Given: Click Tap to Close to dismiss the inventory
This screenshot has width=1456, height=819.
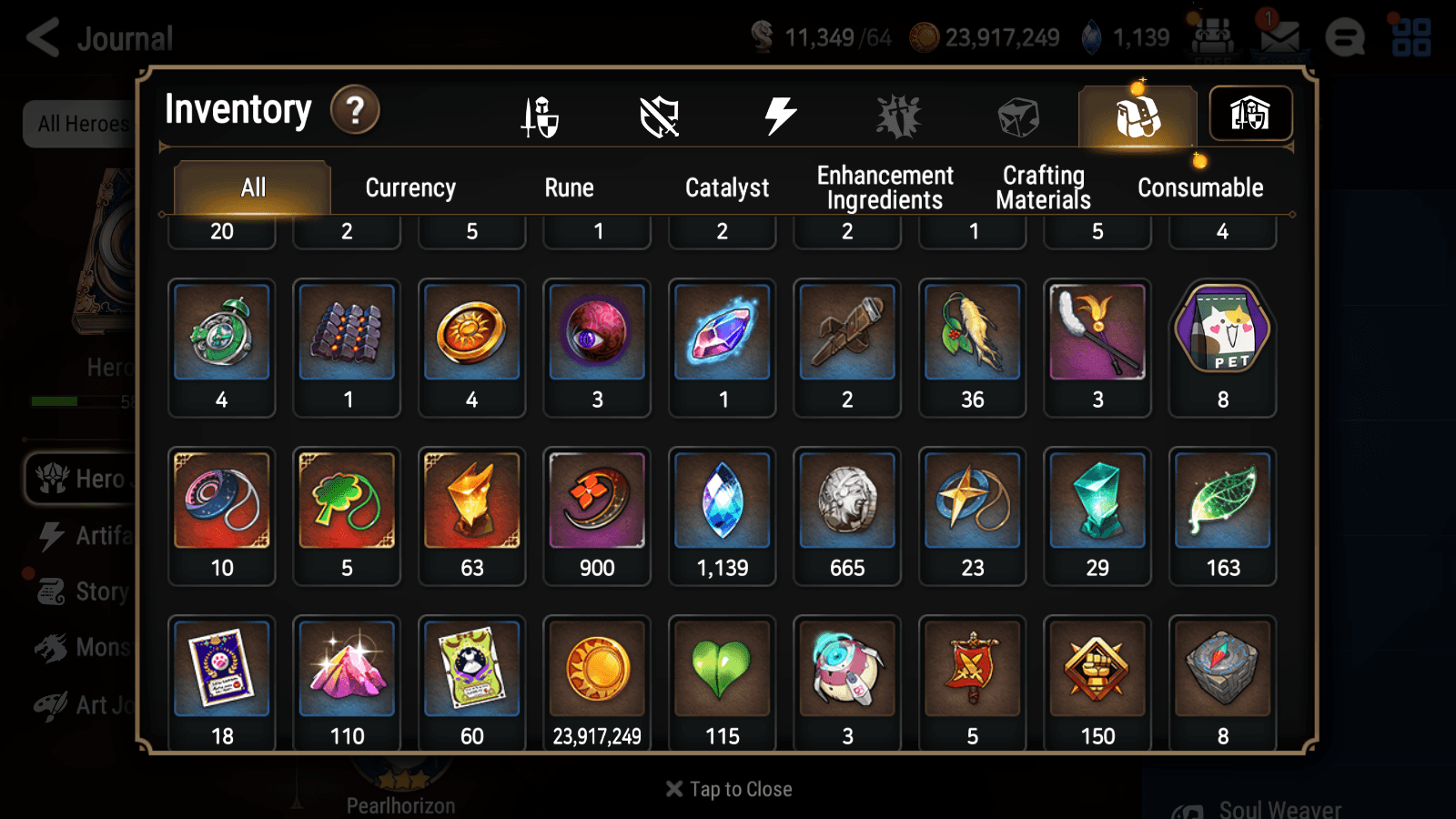Looking at the screenshot, I should coord(727,788).
